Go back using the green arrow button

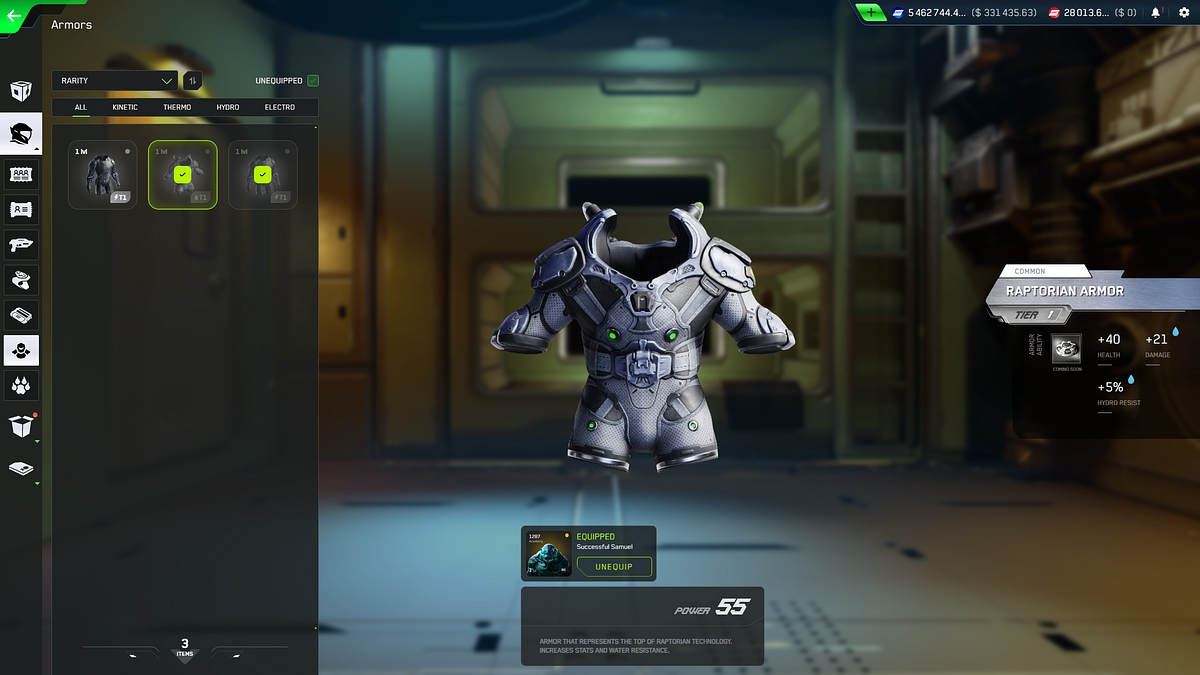pos(15,16)
